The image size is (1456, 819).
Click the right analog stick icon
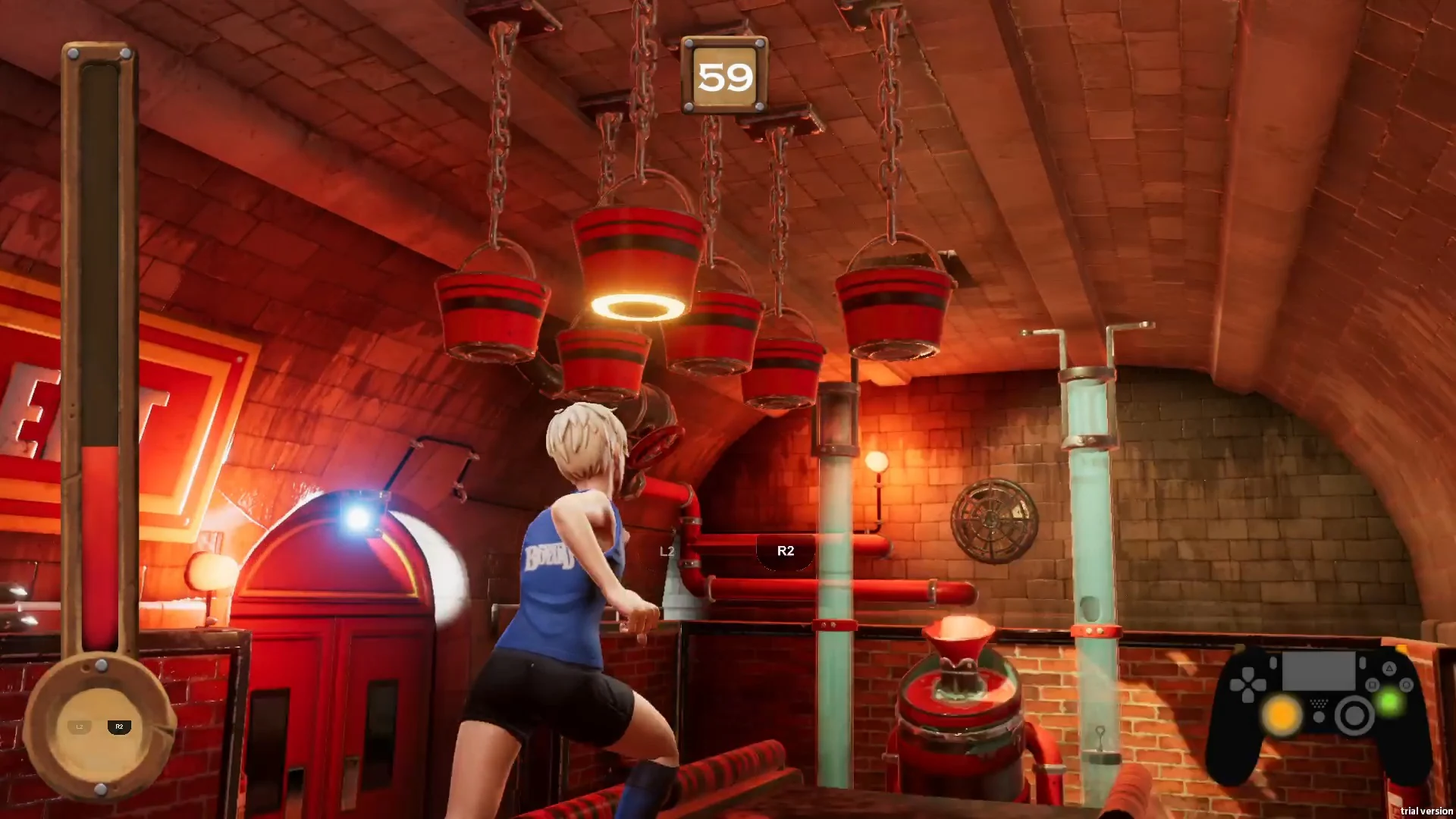coord(1354,715)
